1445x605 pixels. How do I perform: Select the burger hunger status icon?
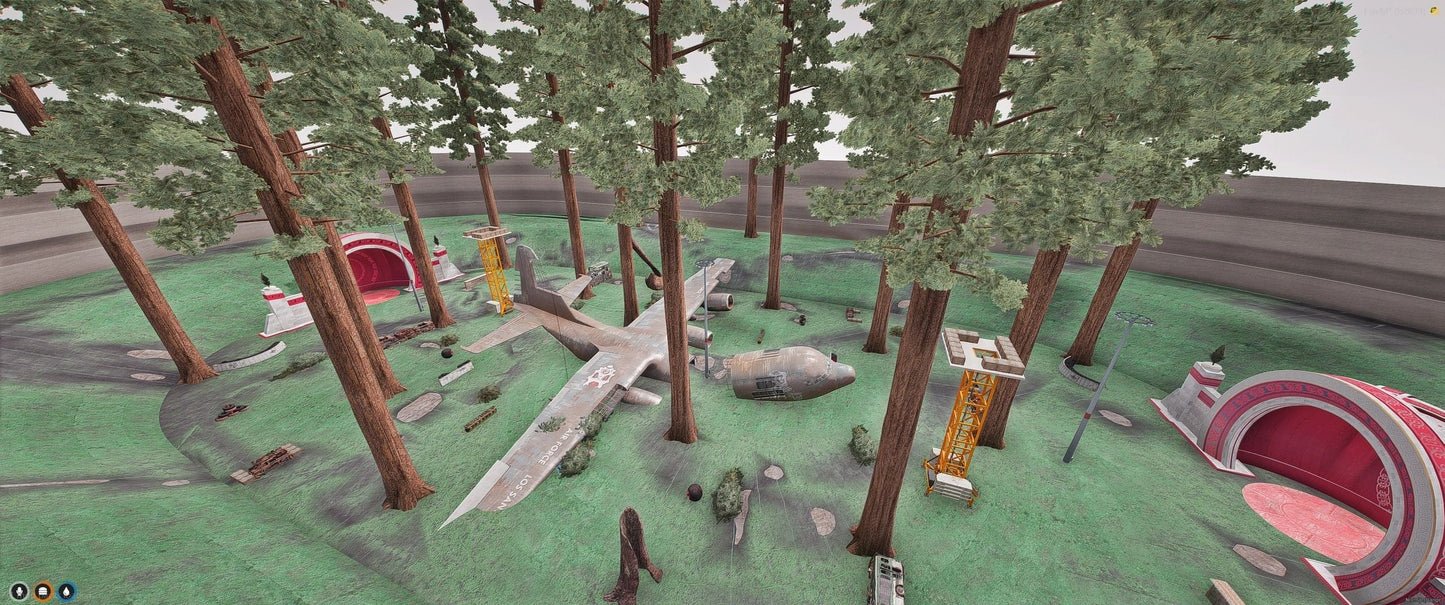43,591
